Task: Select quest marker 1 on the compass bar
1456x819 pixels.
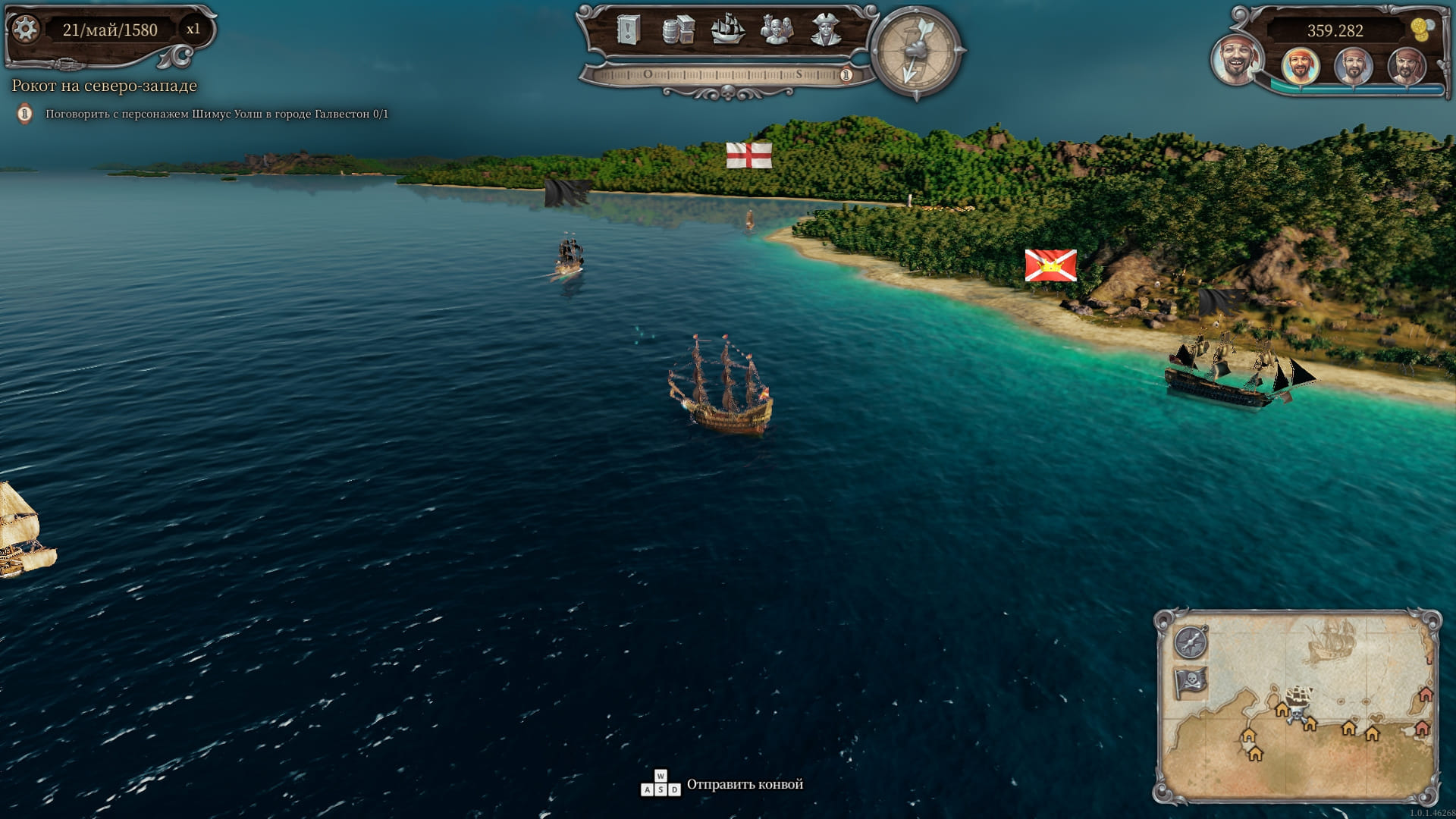Action: coord(846,75)
